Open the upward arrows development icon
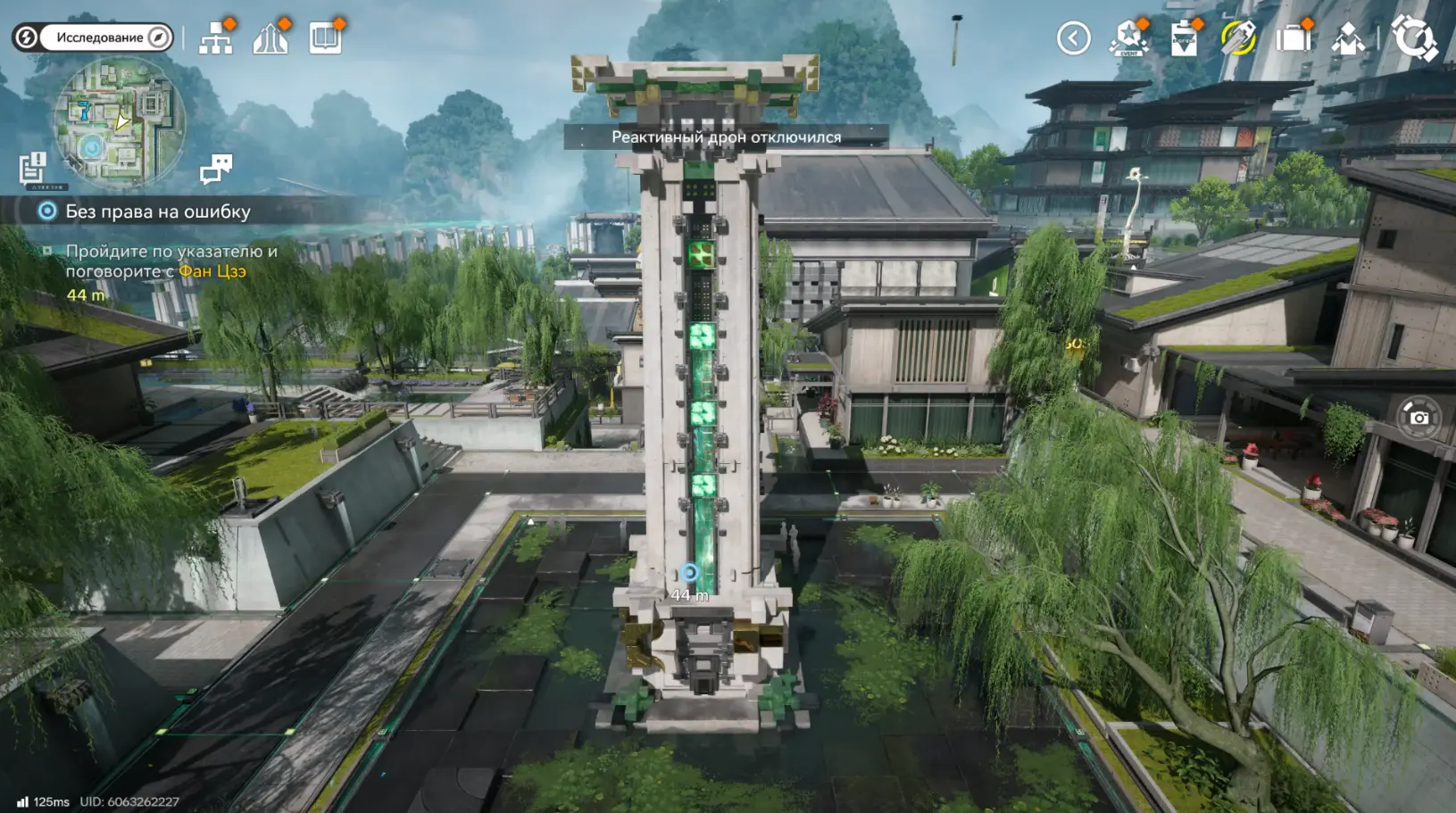1456x813 pixels. click(x=270, y=38)
